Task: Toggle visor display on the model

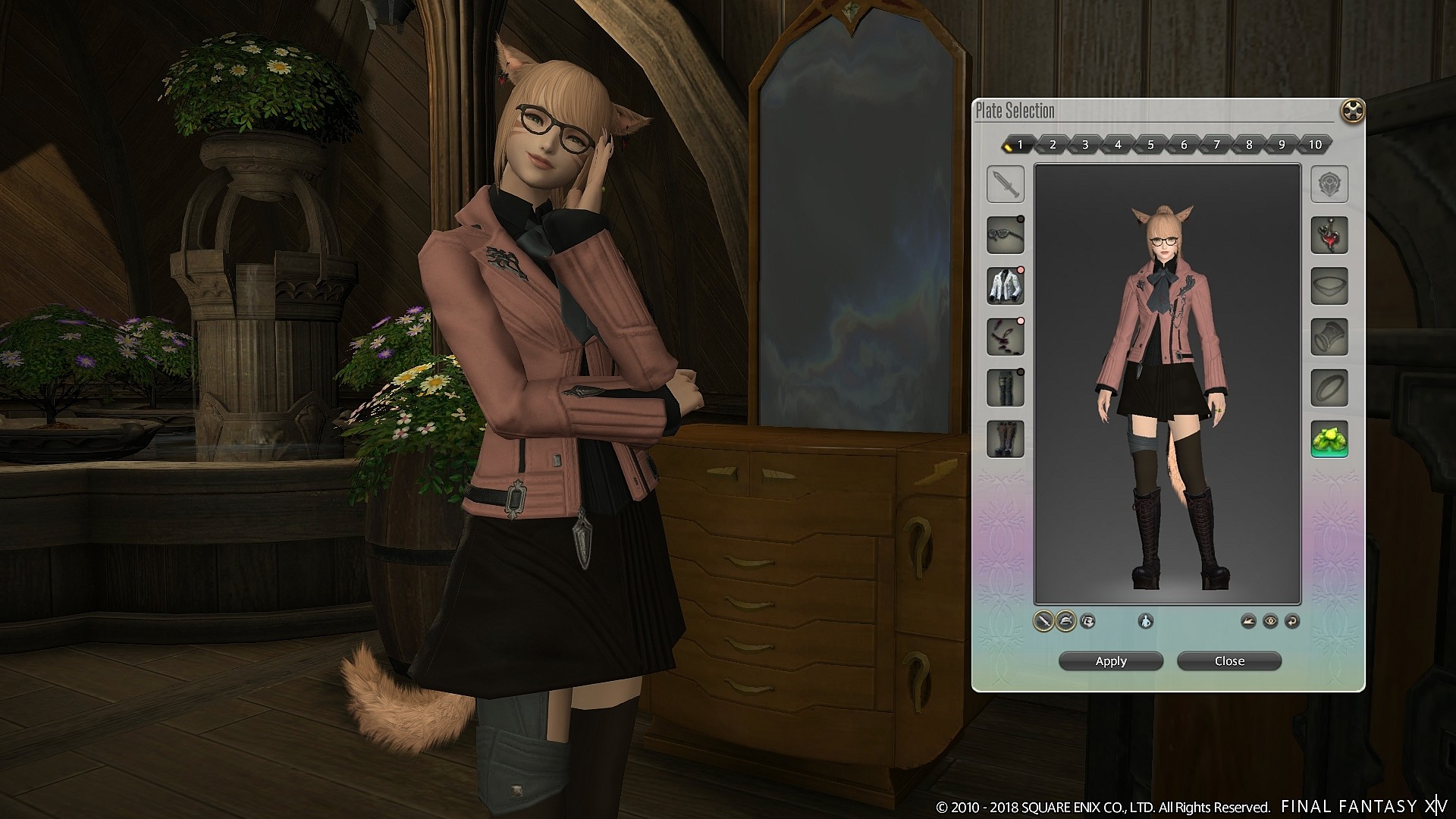Action: pyautogui.click(x=1088, y=622)
